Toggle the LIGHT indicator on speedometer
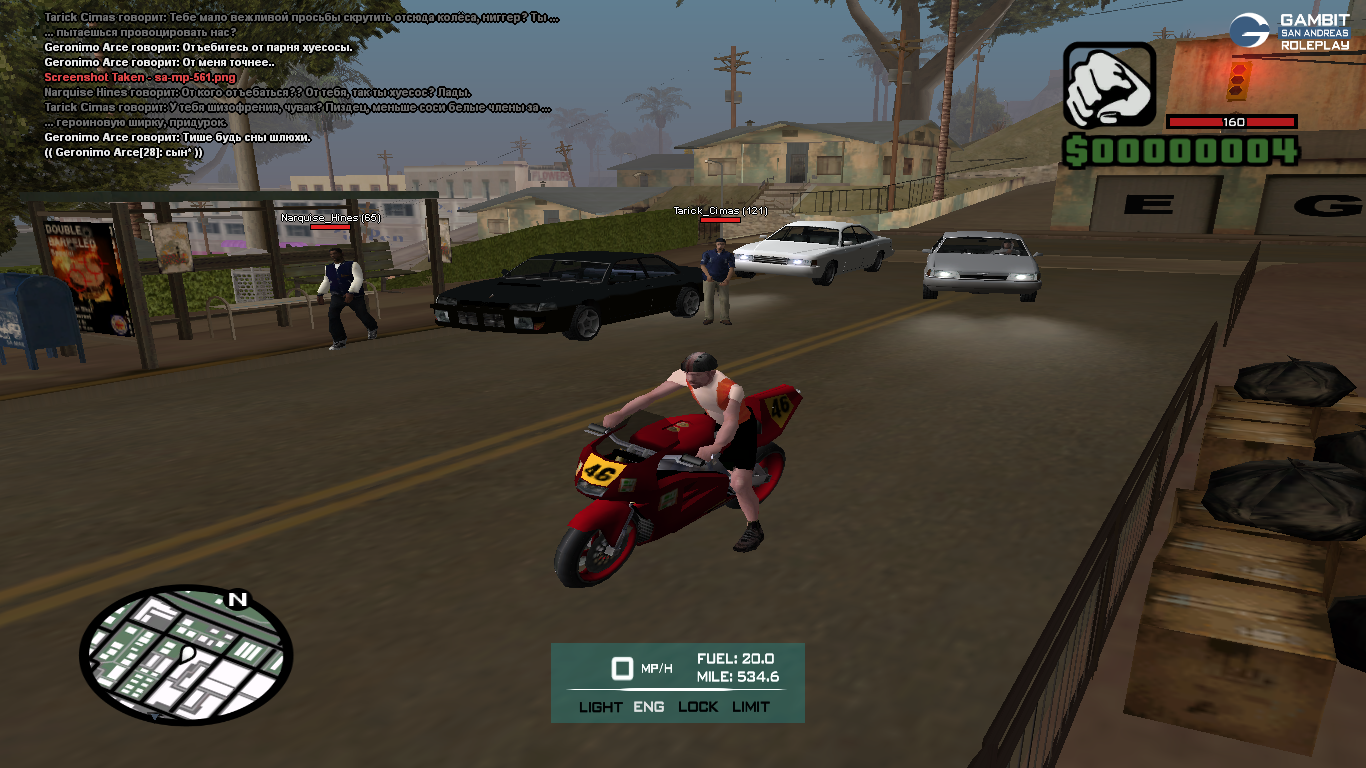This screenshot has height=768, width=1366. click(x=600, y=707)
